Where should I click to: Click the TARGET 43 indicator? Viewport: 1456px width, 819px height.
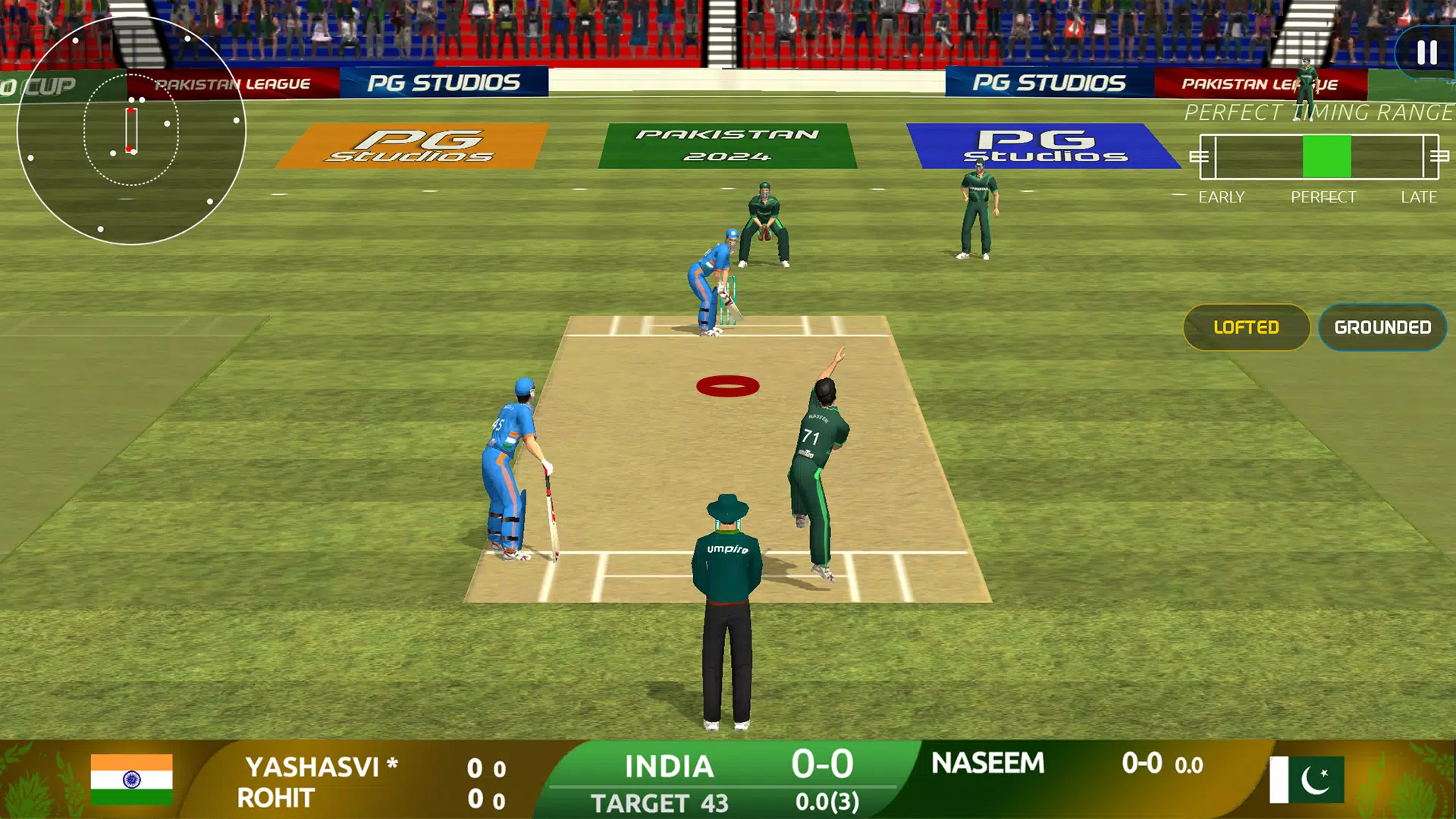[x=660, y=802]
